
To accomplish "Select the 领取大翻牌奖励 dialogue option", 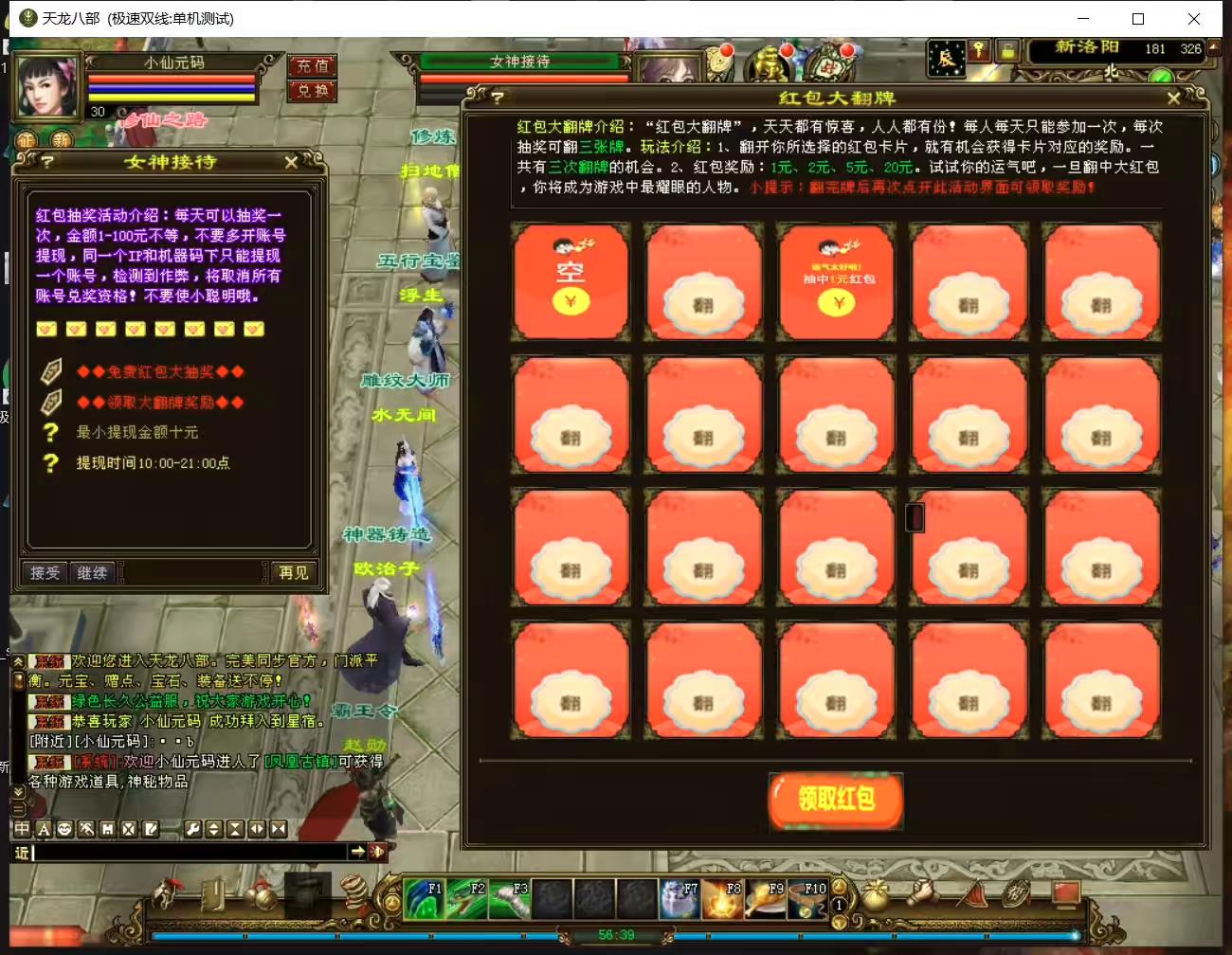I will (x=160, y=402).
